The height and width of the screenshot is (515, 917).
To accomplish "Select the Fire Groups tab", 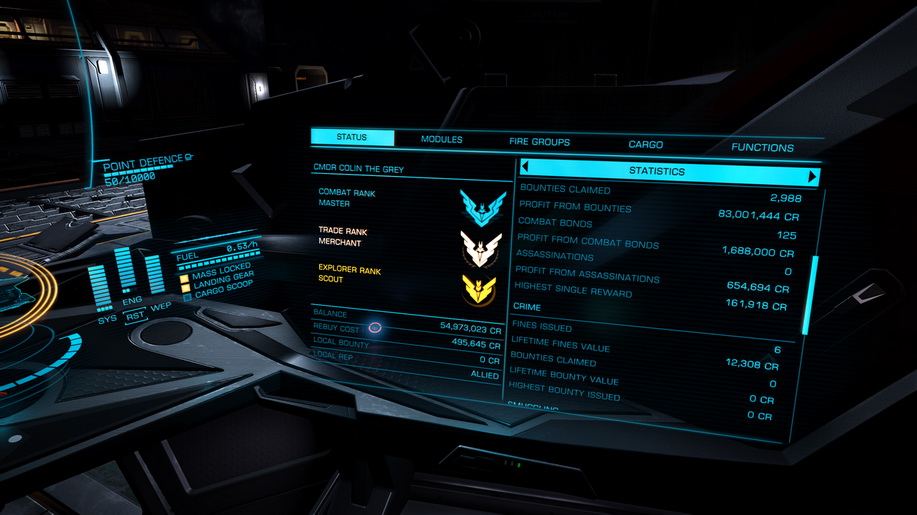I will 539,142.
